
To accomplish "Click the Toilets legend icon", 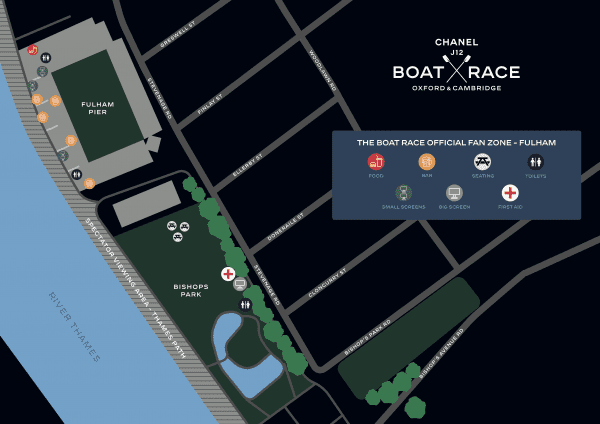I will coord(535,161).
